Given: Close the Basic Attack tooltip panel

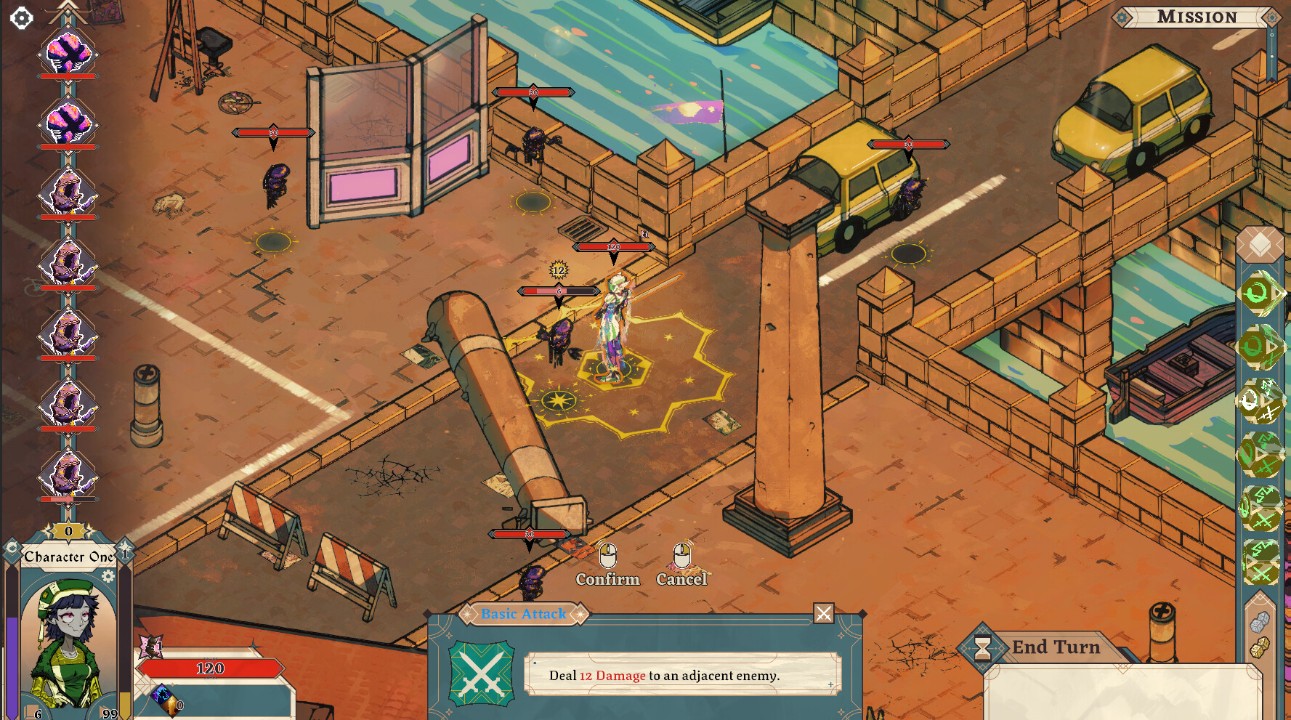Looking at the screenshot, I should pos(823,613).
